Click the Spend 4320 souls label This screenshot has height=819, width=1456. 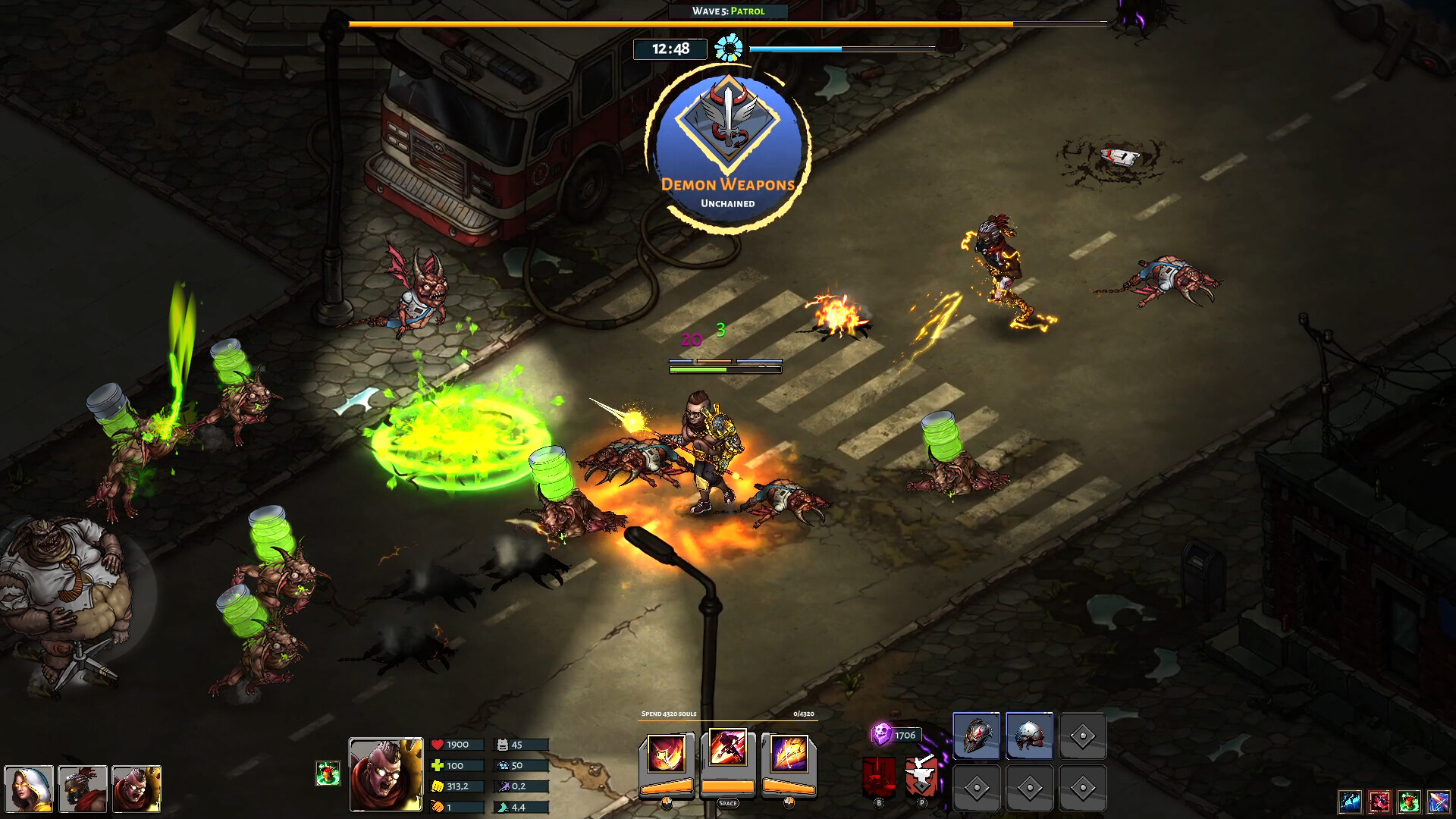pos(670,715)
